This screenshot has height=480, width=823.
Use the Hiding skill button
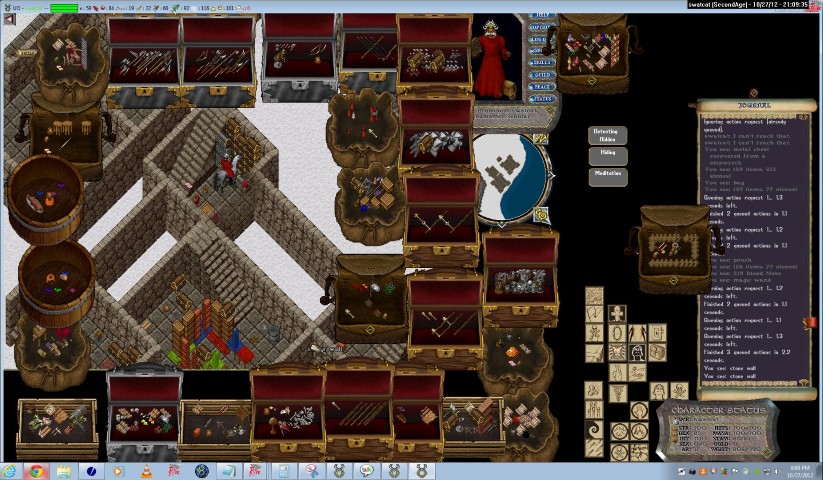(607, 155)
